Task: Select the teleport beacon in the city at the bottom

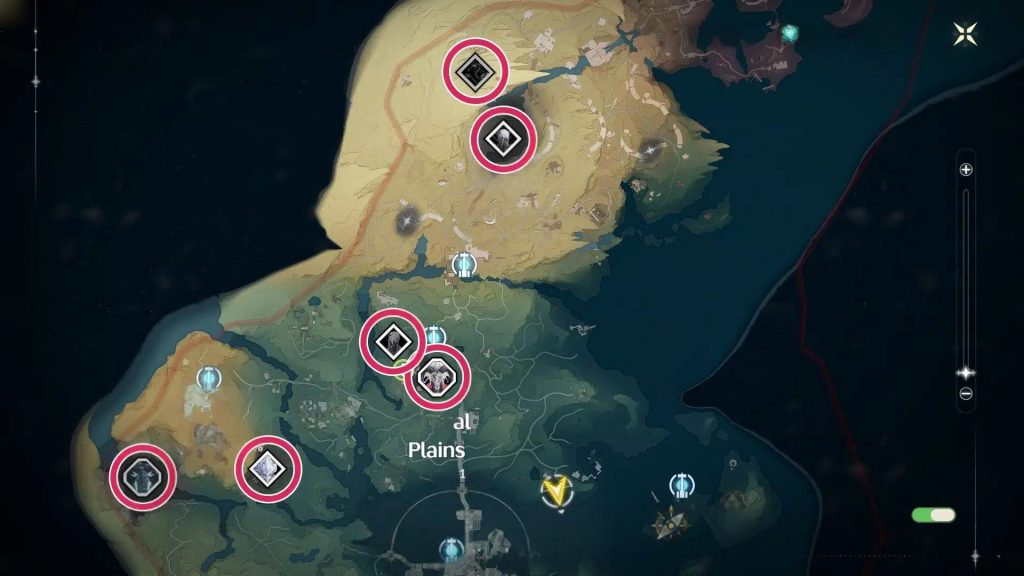Action: [452, 549]
